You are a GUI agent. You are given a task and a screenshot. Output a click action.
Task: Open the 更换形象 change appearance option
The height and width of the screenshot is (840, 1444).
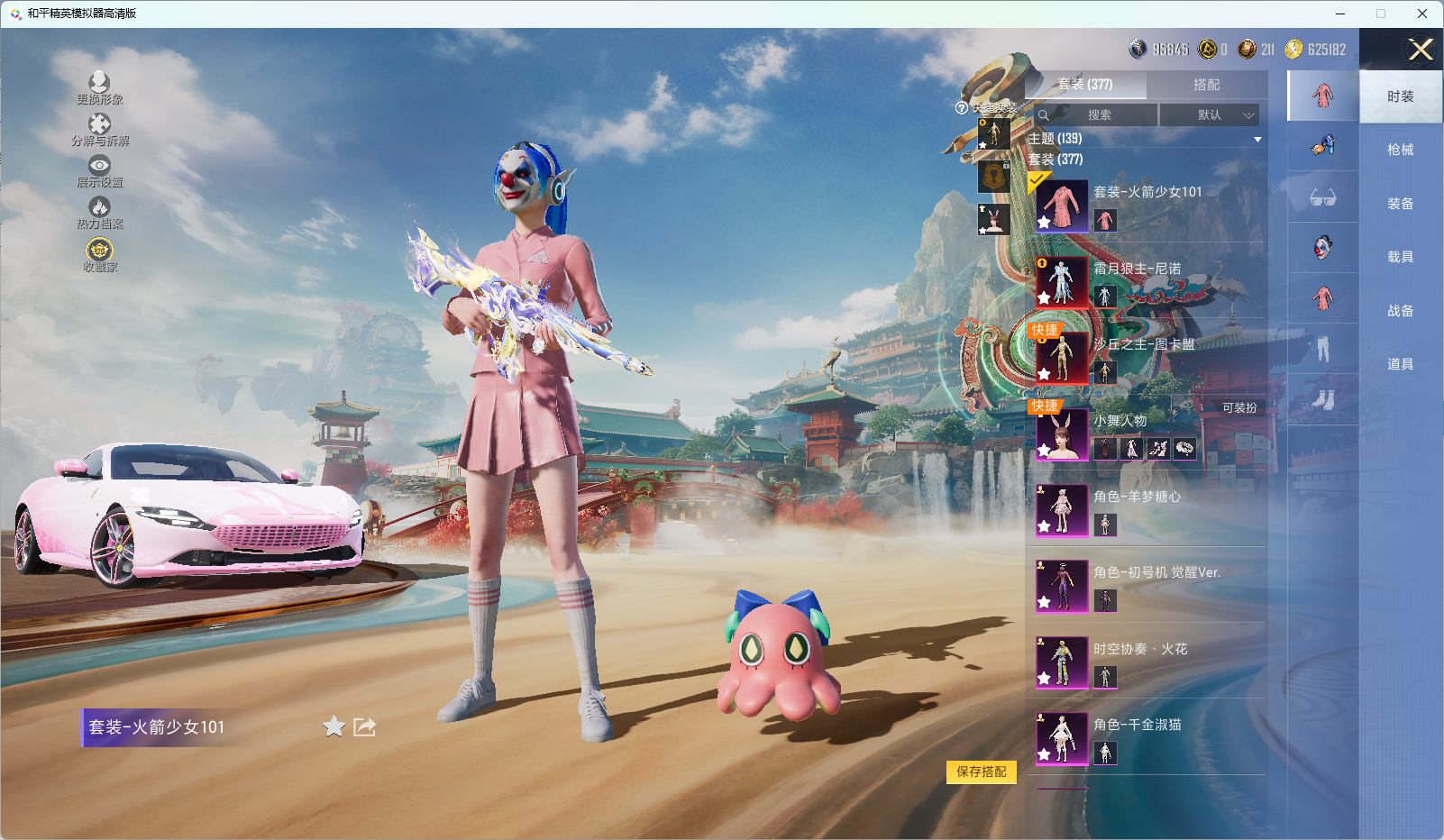click(99, 88)
